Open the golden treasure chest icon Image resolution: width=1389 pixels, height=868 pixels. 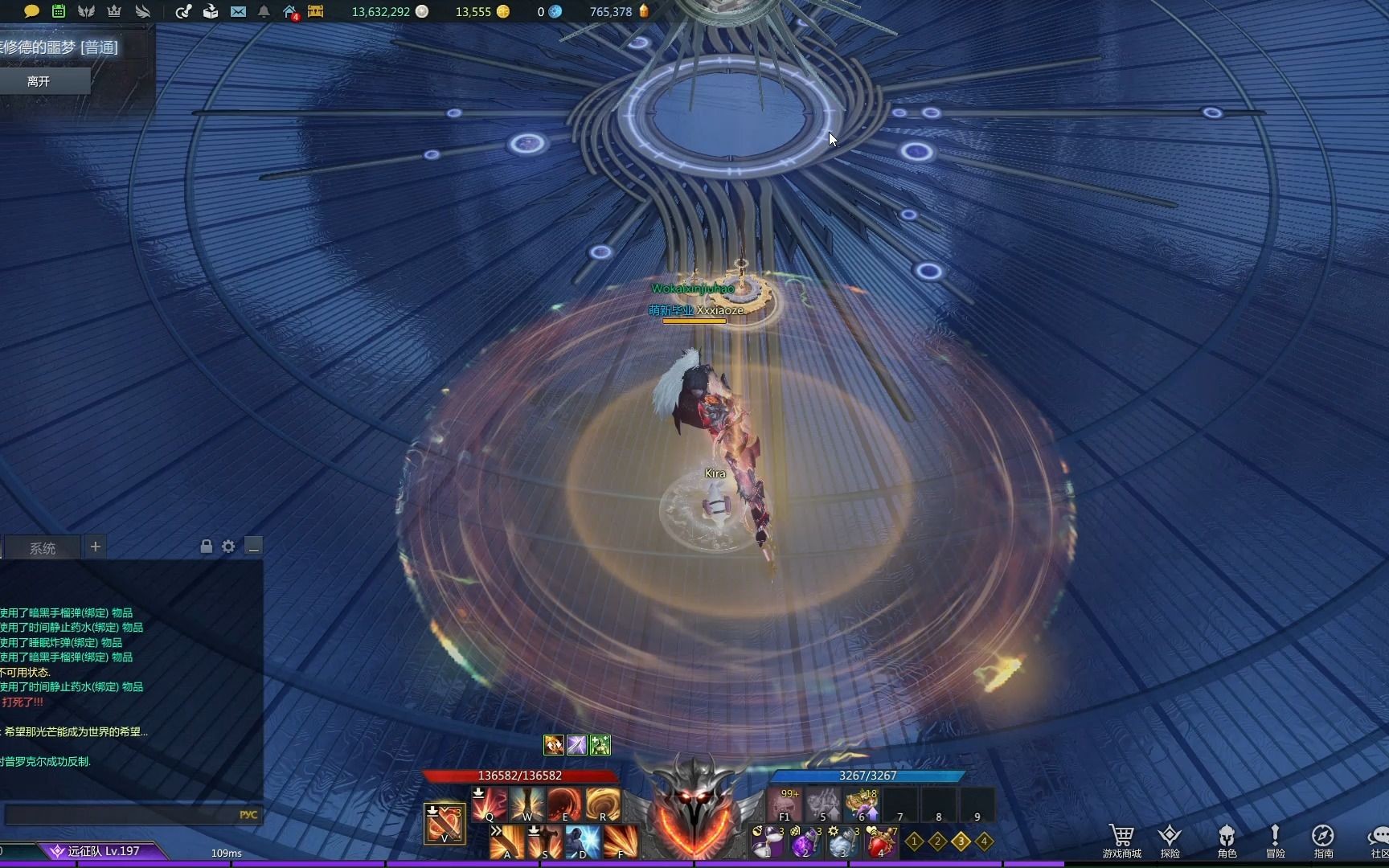(316, 11)
